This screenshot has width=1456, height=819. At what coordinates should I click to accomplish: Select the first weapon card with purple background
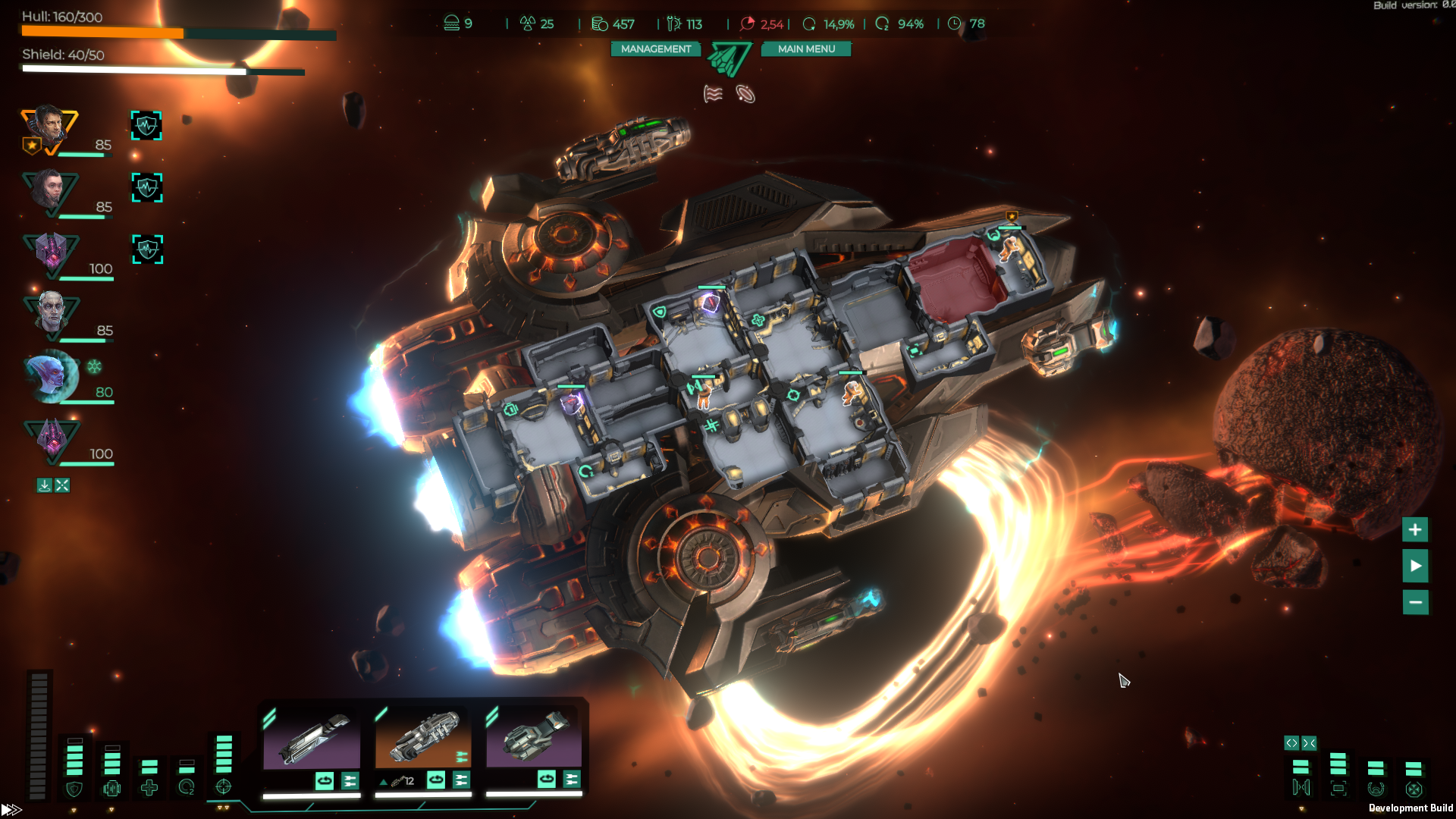(x=312, y=739)
